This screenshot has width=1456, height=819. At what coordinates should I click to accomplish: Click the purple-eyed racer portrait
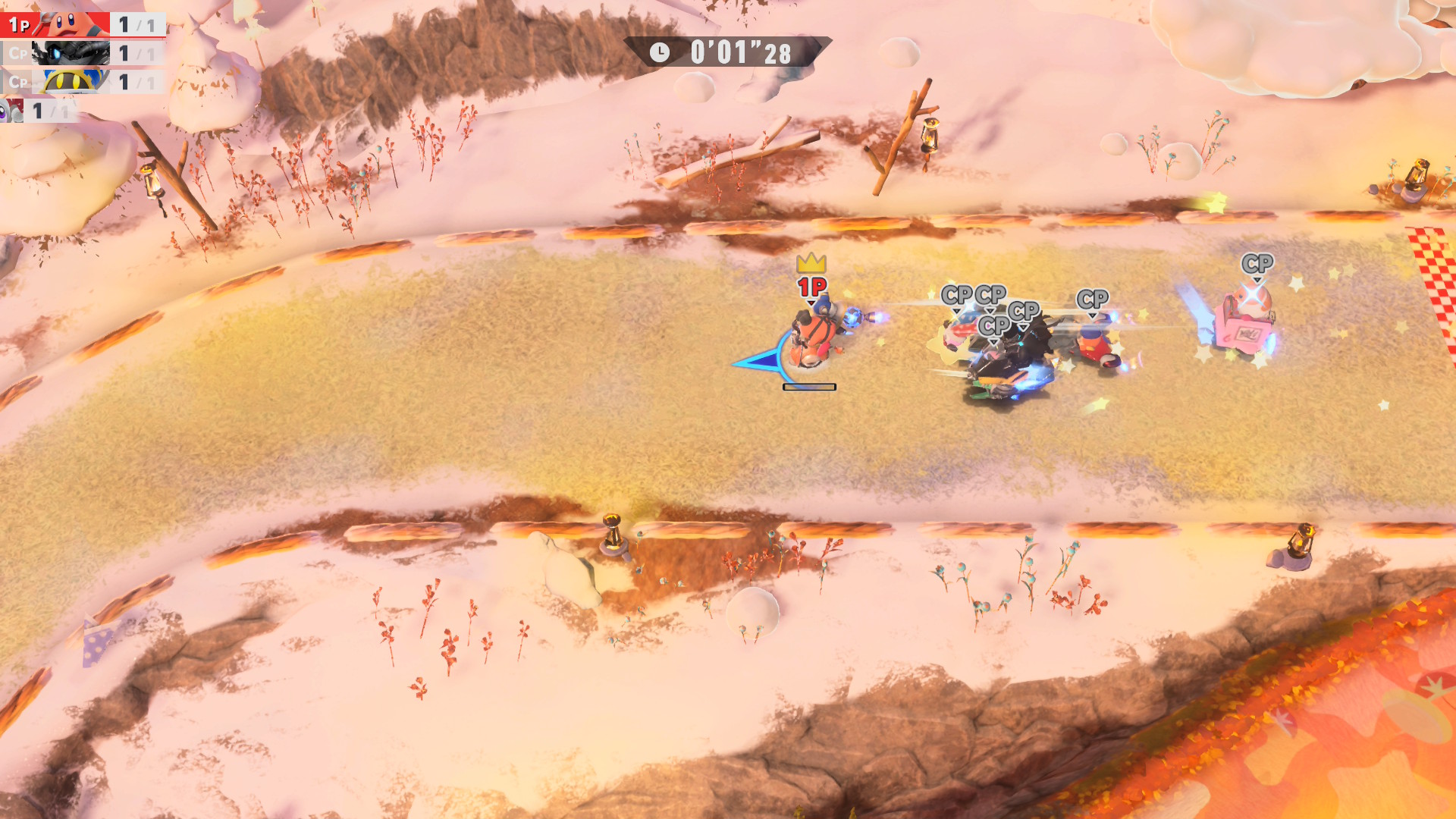tap(11, 111)
